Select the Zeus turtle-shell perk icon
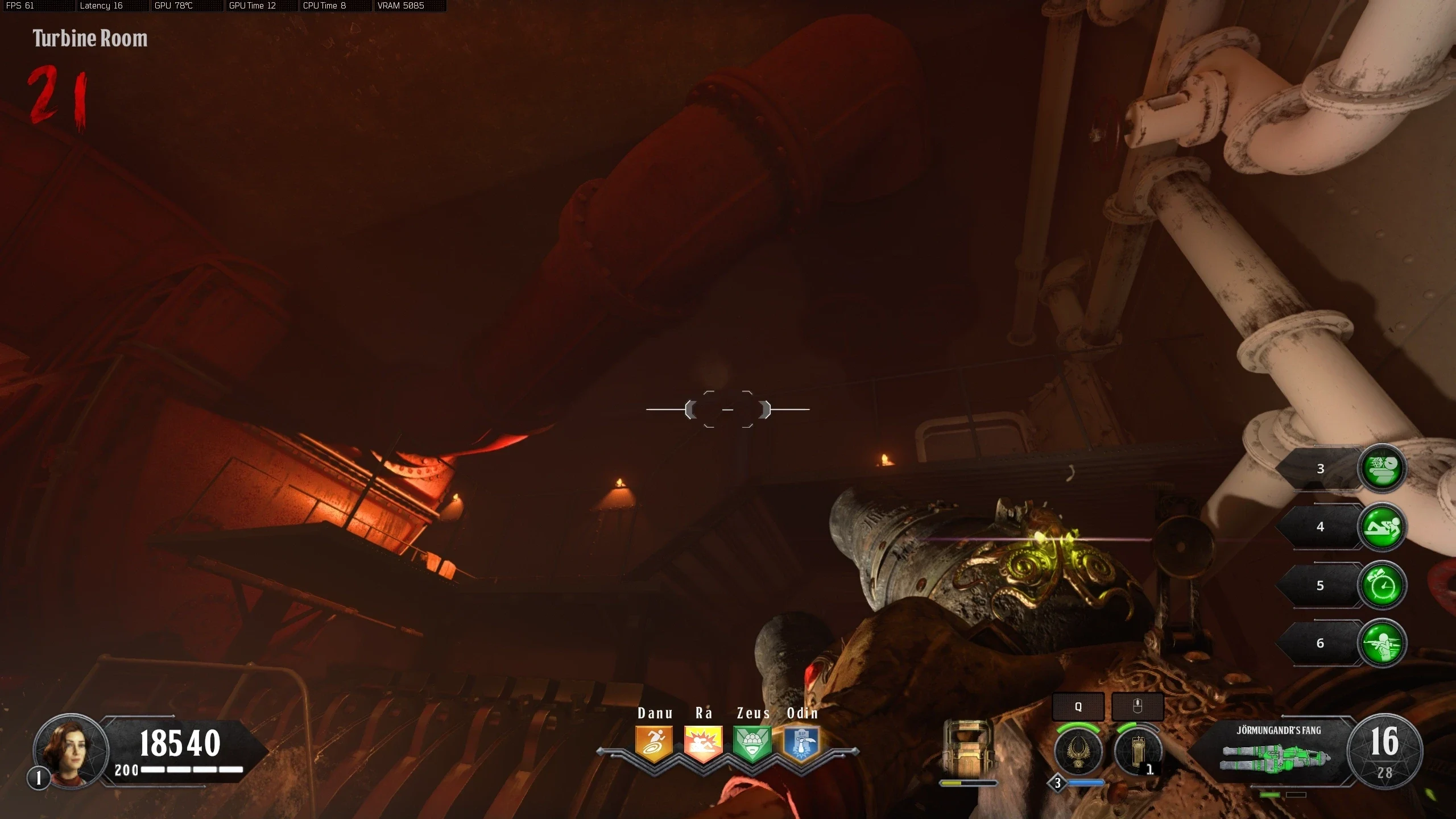Image resolution: width=1456 pixels, height=819 pixels. point(752,743)
